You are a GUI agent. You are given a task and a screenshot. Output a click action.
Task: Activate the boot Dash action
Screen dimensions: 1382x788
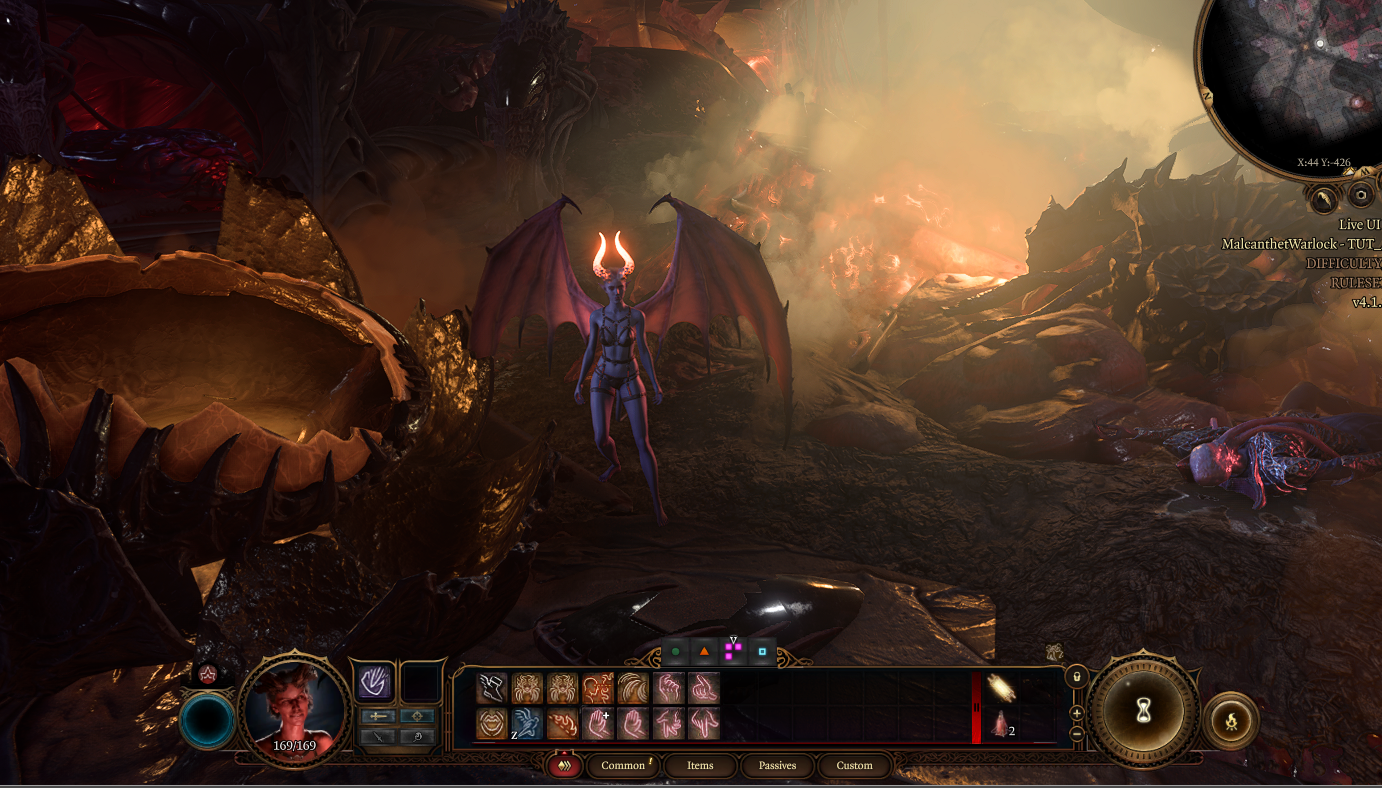tap(492, 688)
